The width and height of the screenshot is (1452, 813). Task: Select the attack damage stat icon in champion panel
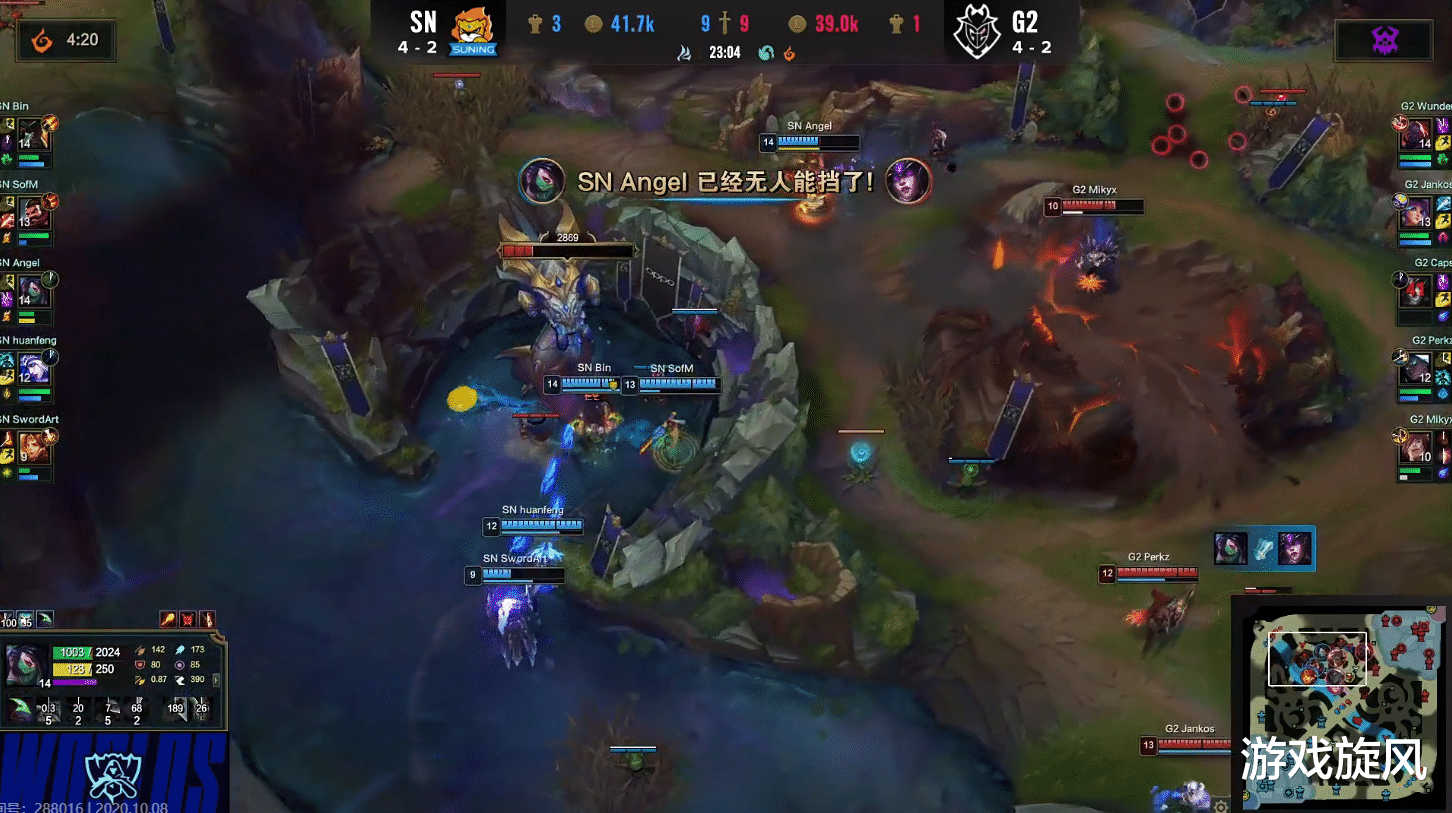[x=140, y=651]
